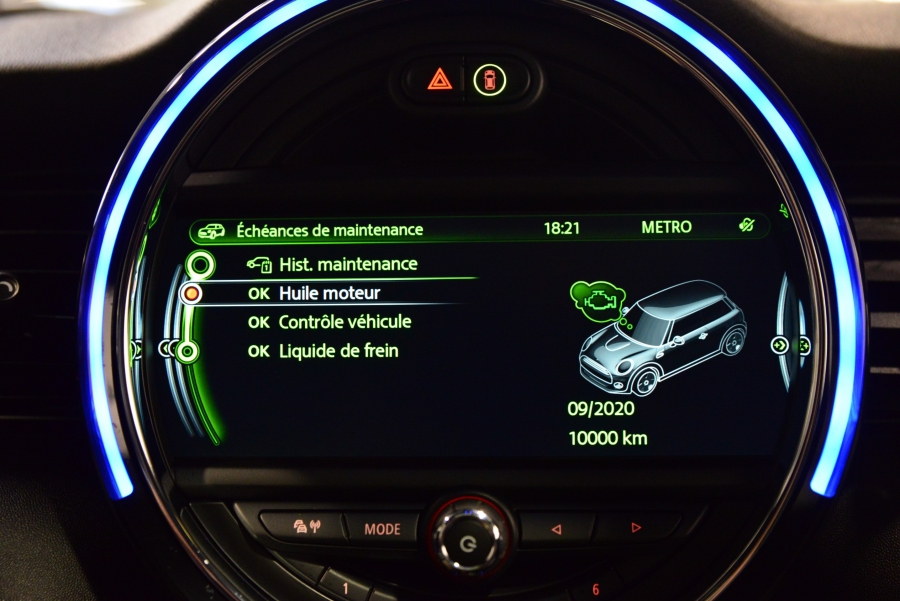900x601 pixels.
Task: Click the MODE button
Action: pyautogui.click(x=382, y=529)
